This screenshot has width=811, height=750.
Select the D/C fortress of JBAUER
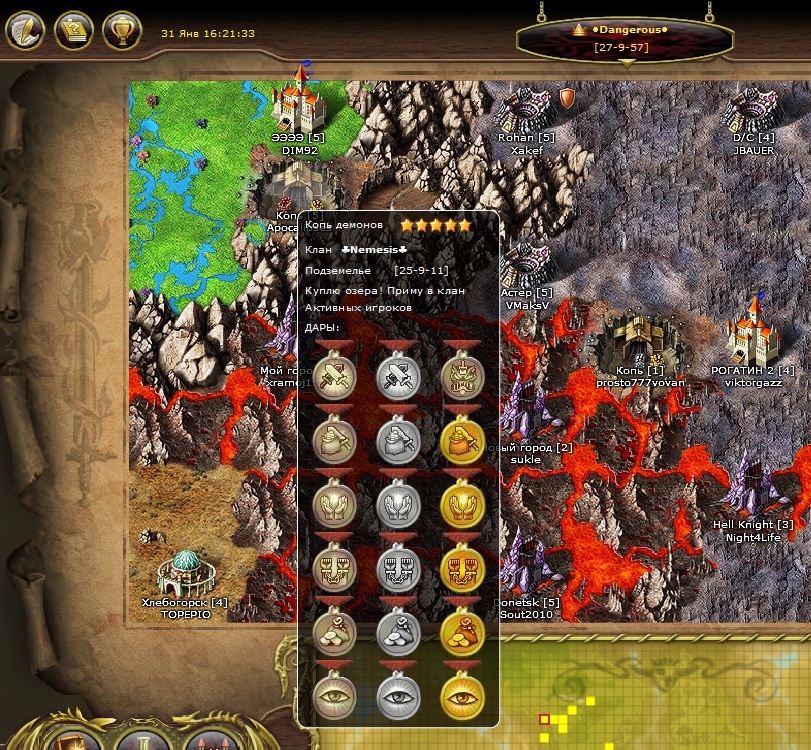pyautogui.click(x=753, y=108)
